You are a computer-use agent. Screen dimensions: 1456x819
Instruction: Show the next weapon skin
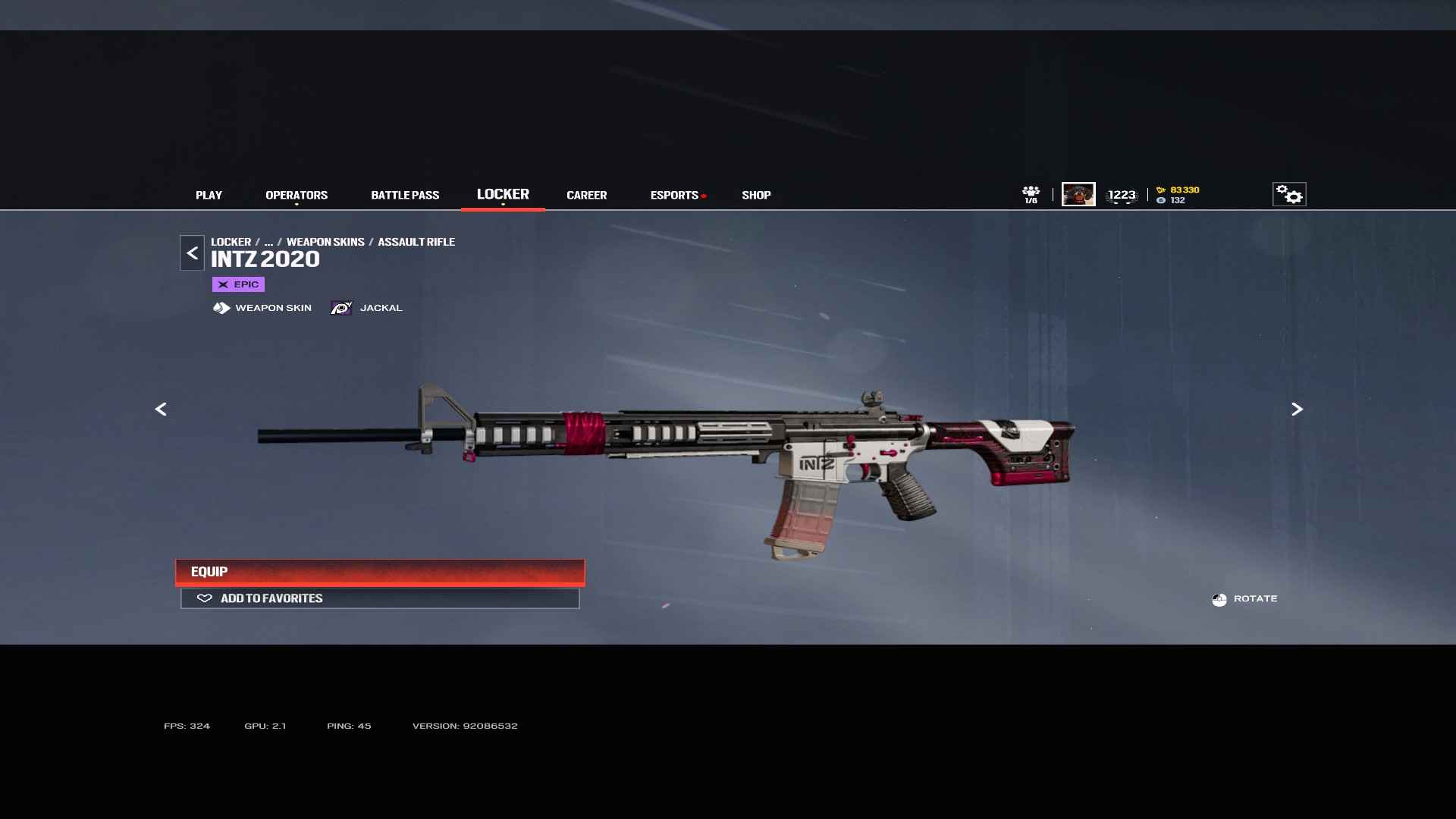click(x=1297, y=409)
